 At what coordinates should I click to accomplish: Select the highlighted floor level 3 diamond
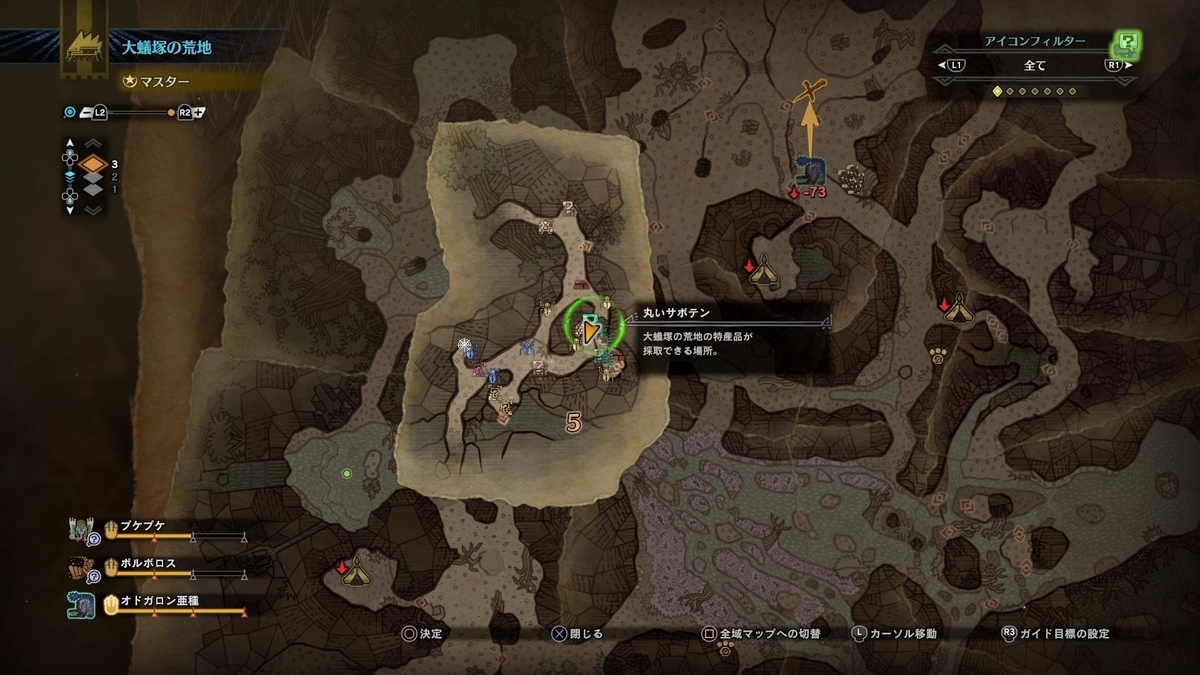(x=92, y=163)
